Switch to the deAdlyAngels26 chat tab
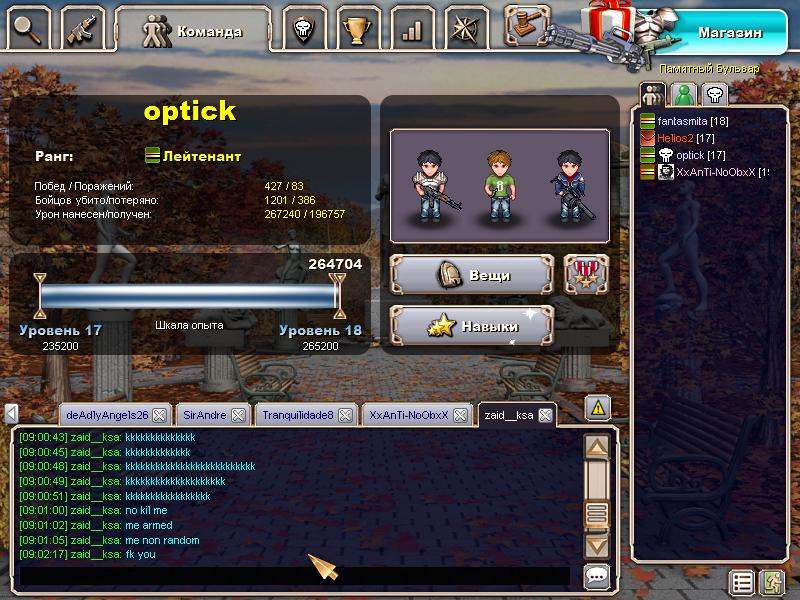 (x=106, y=414)
